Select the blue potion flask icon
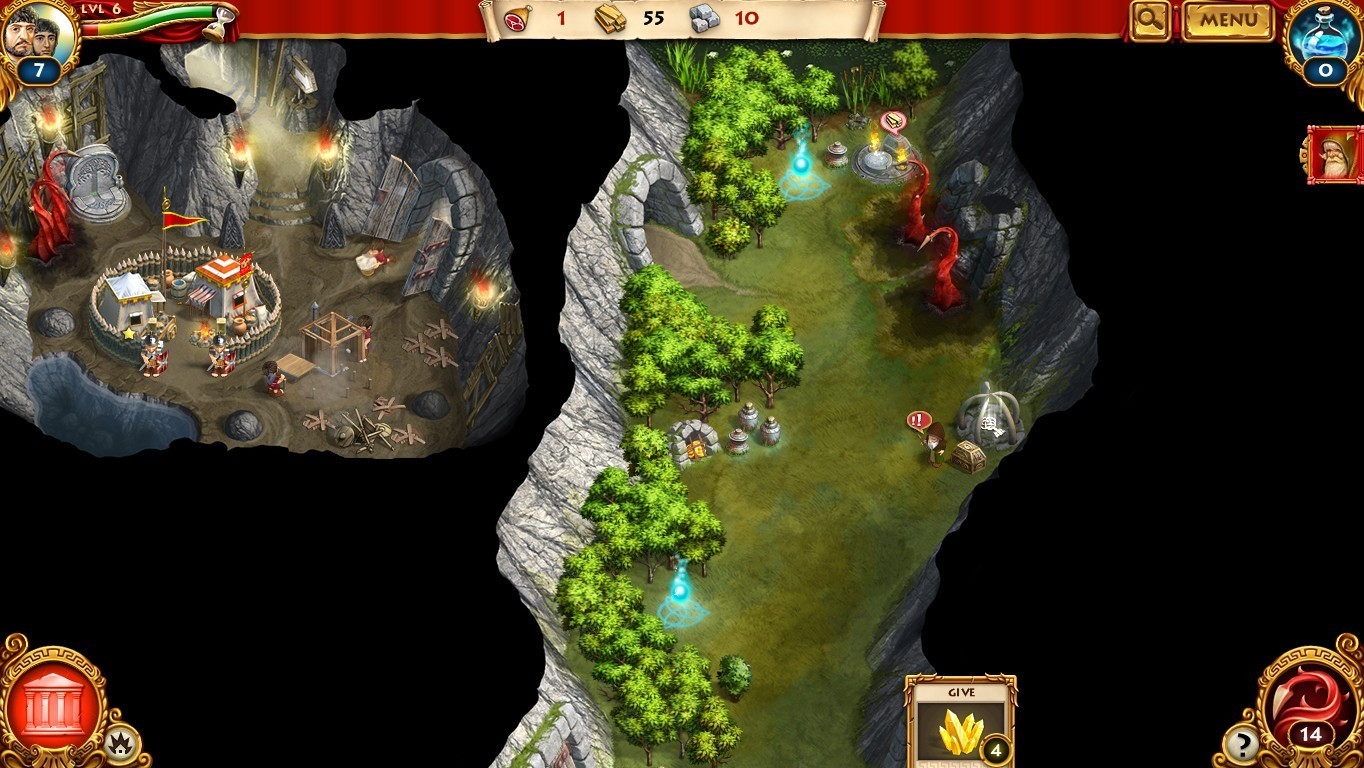This screenshot has height=768, width=1364. pyautogui.click(x=1325, y=40)
